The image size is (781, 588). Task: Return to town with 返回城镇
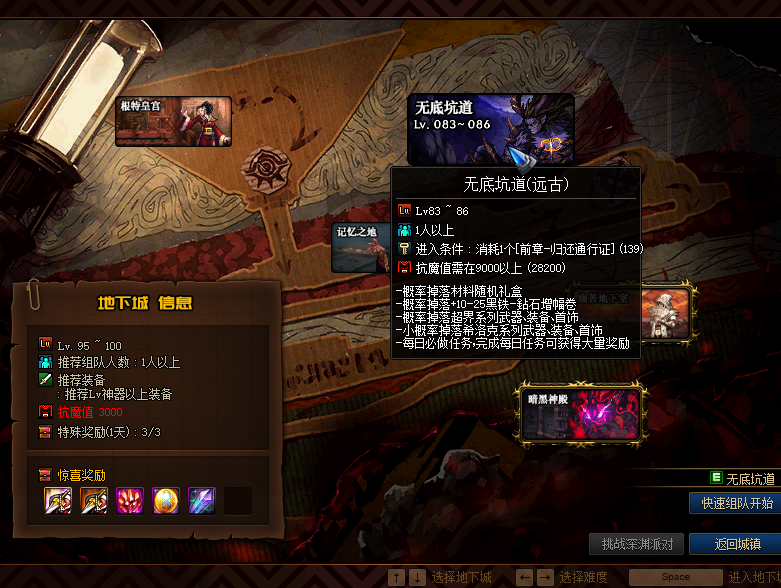738,544
